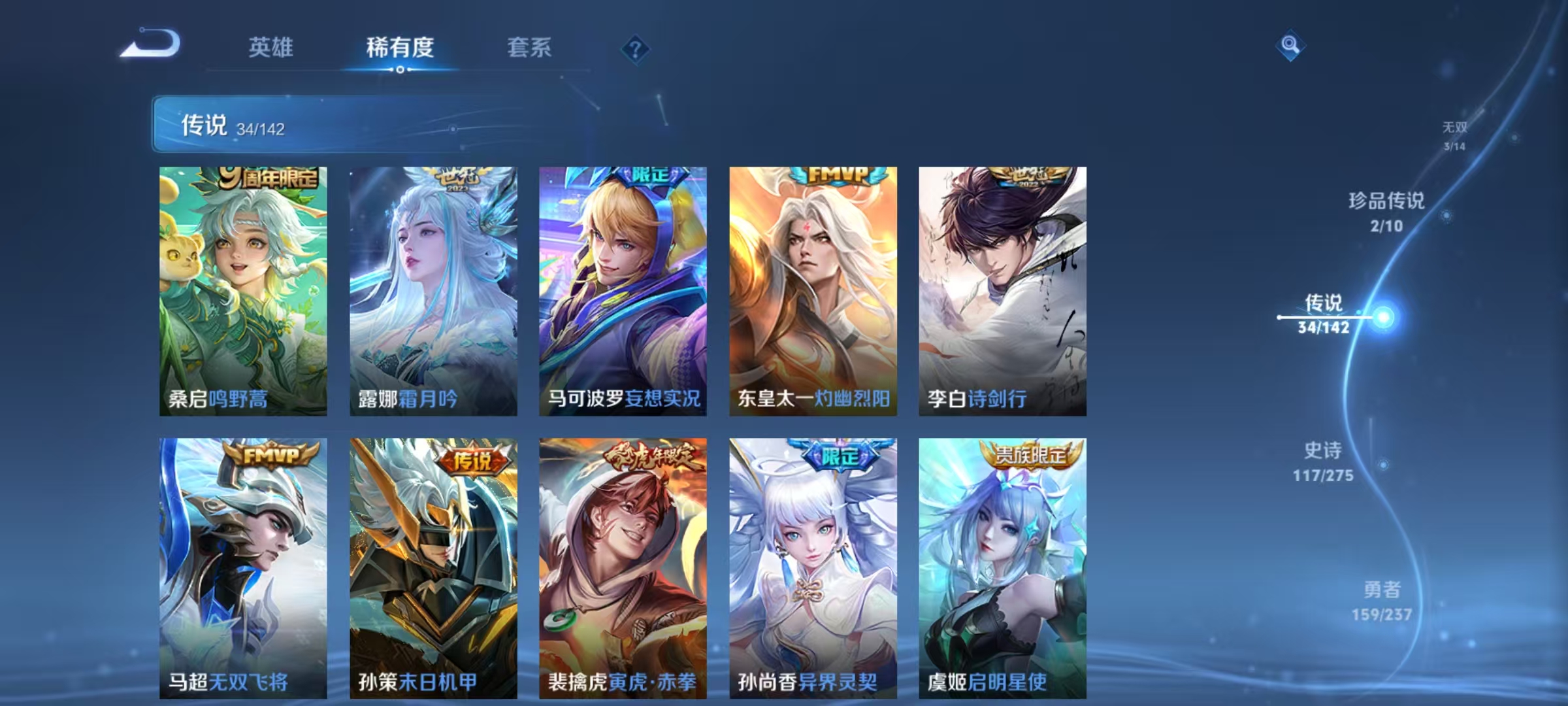
Task: Click the 稀有度 tab label
Action: (400, 48)
